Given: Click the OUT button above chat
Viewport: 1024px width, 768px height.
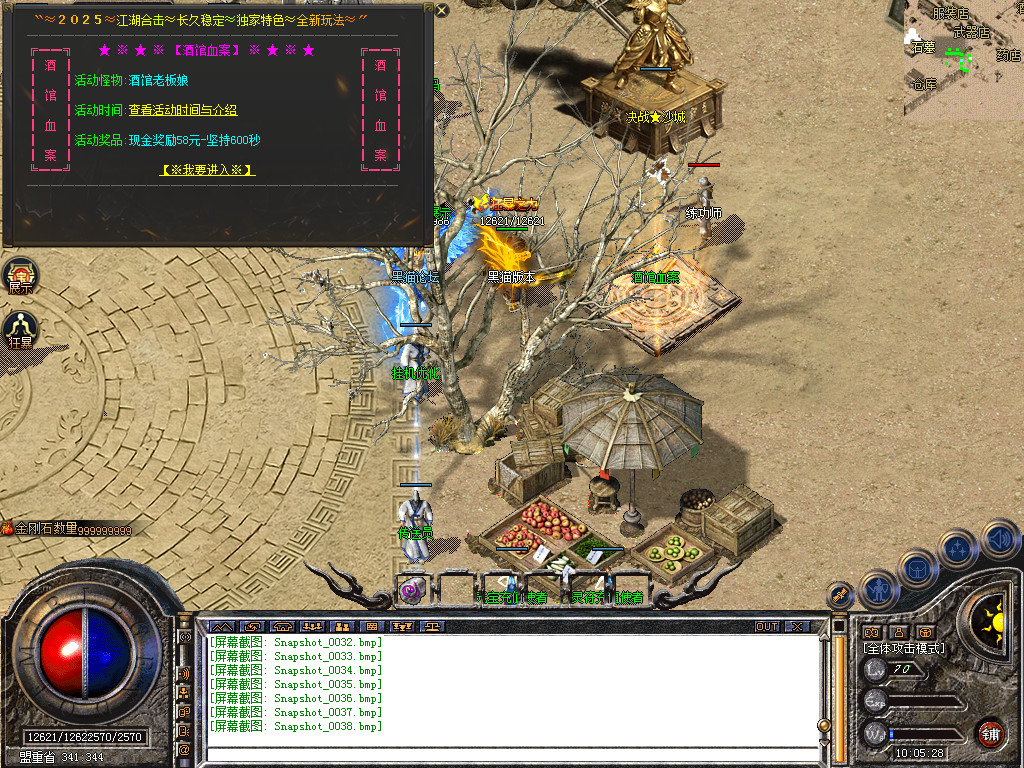Looking at the screenshot, I should click(x=767, y=627).
